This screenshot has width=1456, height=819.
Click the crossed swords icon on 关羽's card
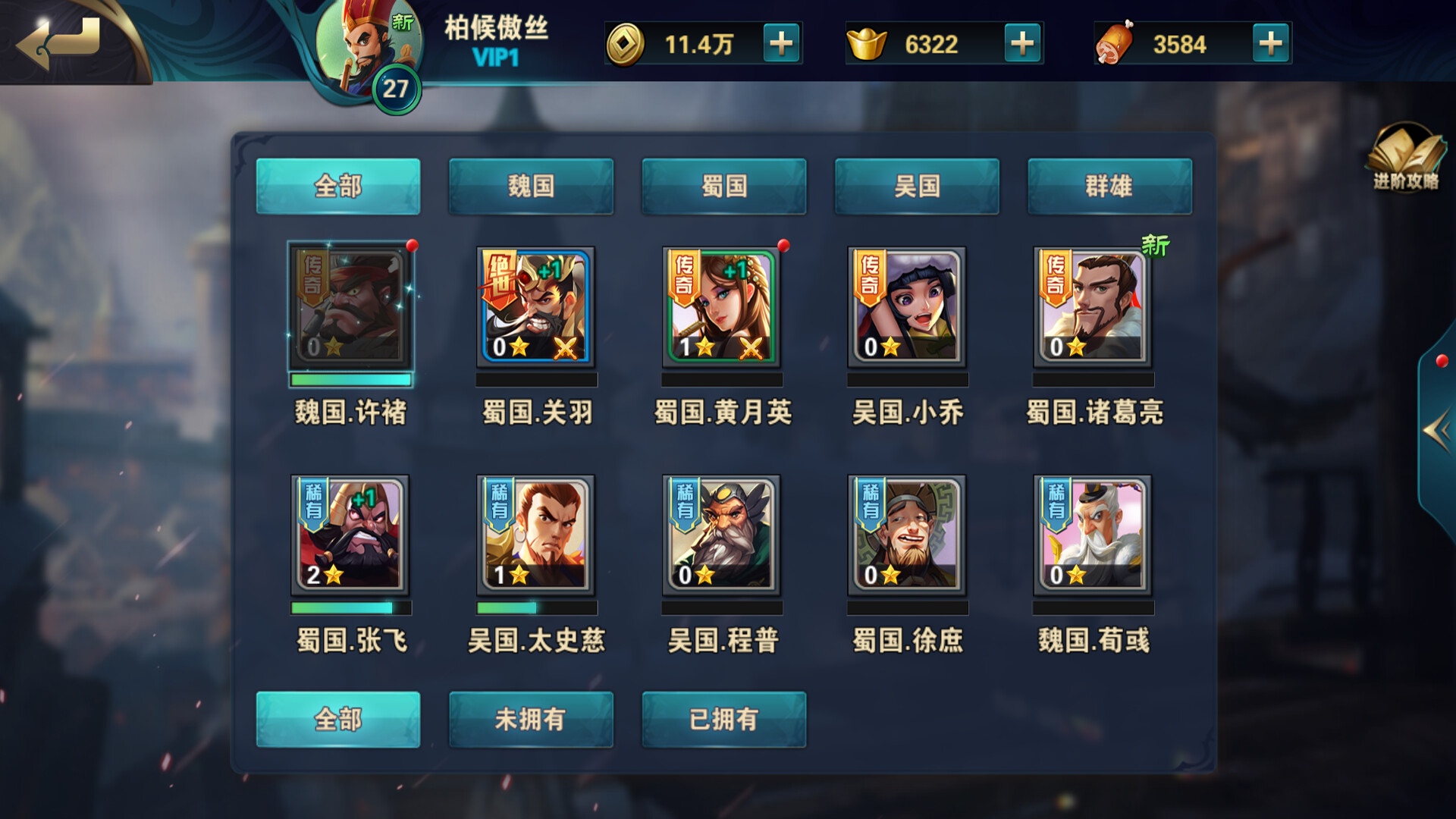coord(569,348)
